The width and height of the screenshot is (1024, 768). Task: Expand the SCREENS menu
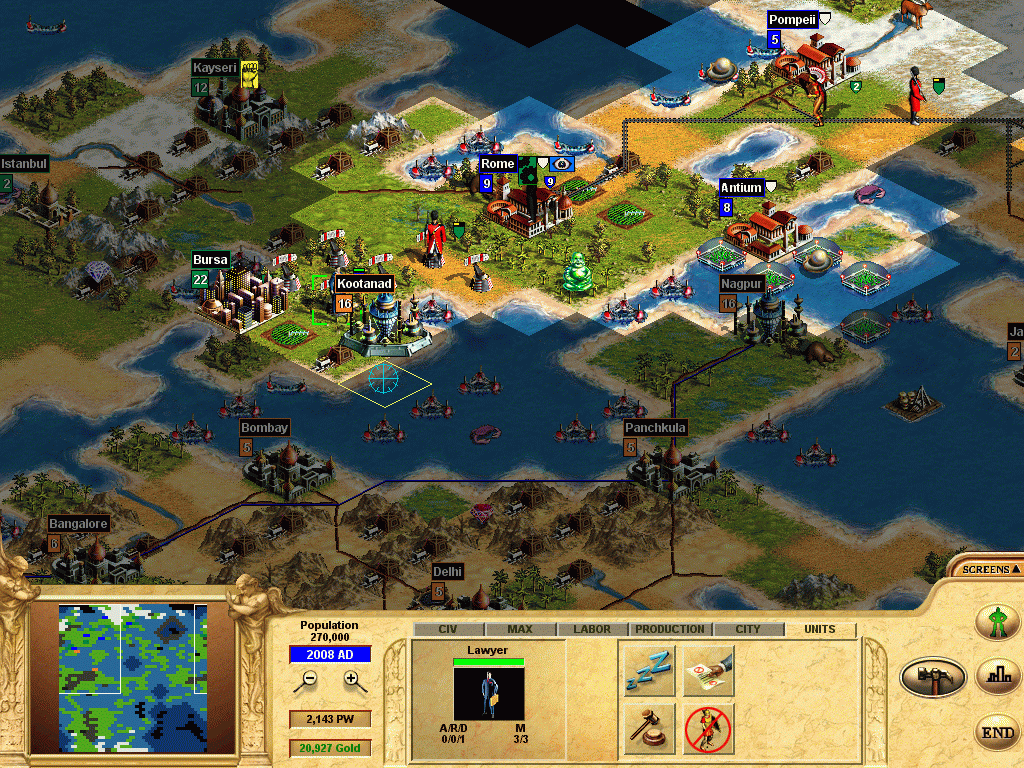(986, 569)
